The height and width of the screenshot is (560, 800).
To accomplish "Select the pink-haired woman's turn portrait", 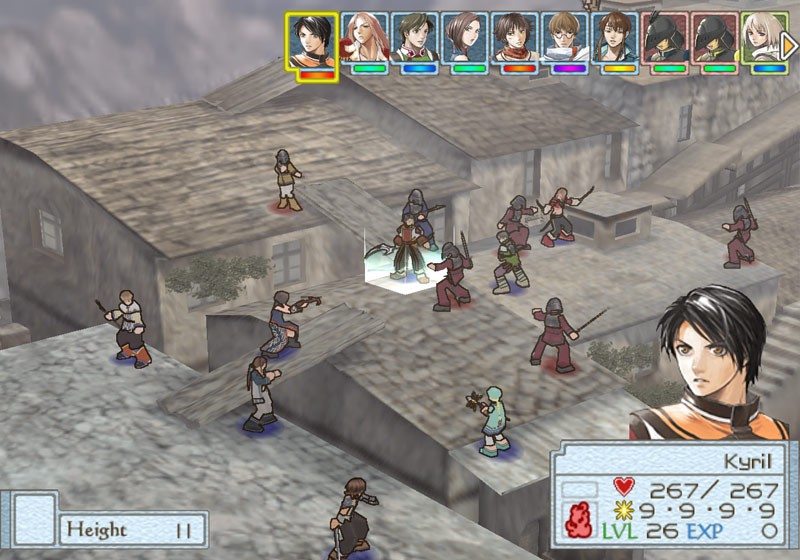I will (x=365, y=38).
